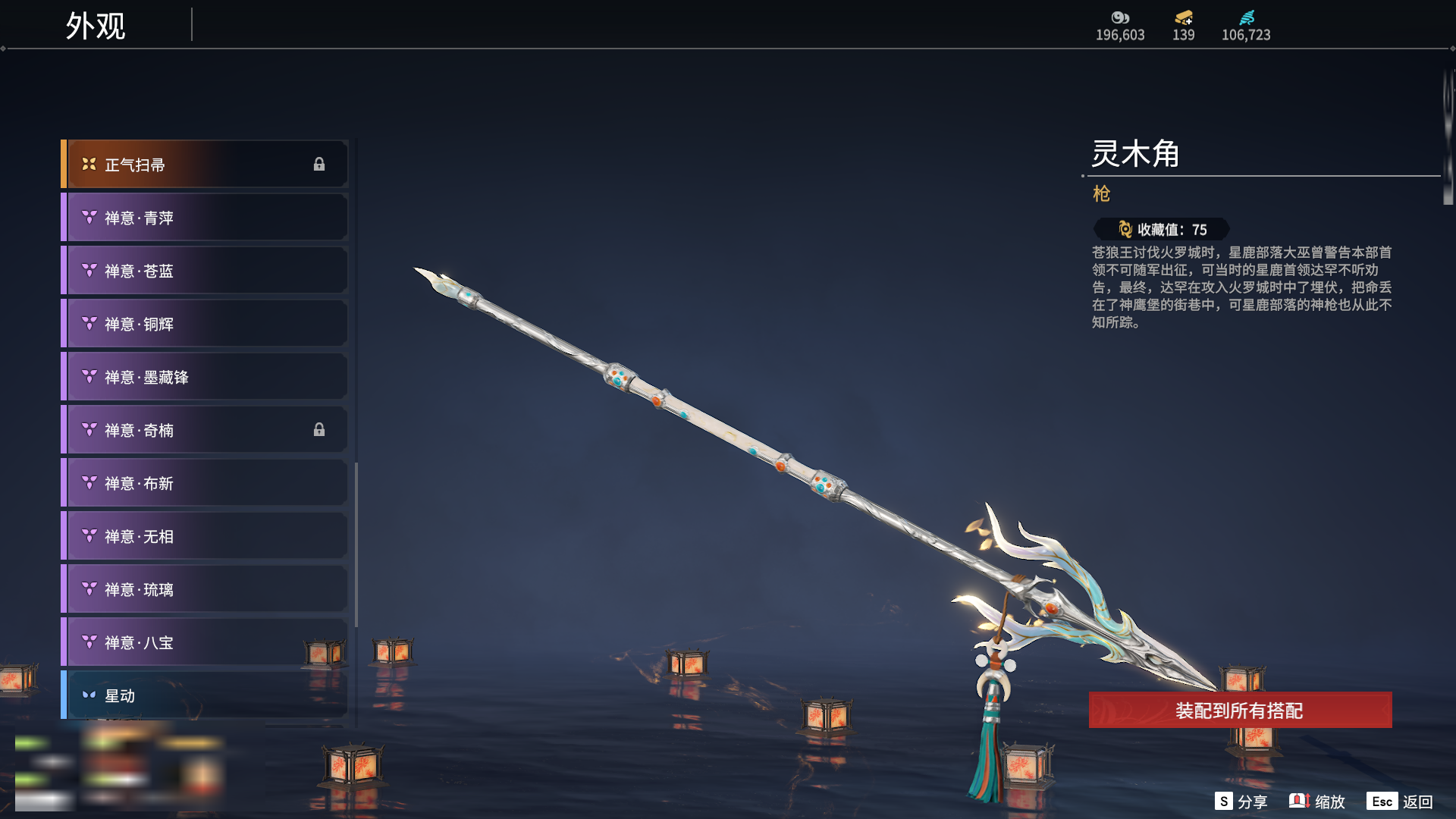Select the 星动 appearance row
Image resolution: width=1456 pixels, height=819 pixels.
(x=205, y=695)
